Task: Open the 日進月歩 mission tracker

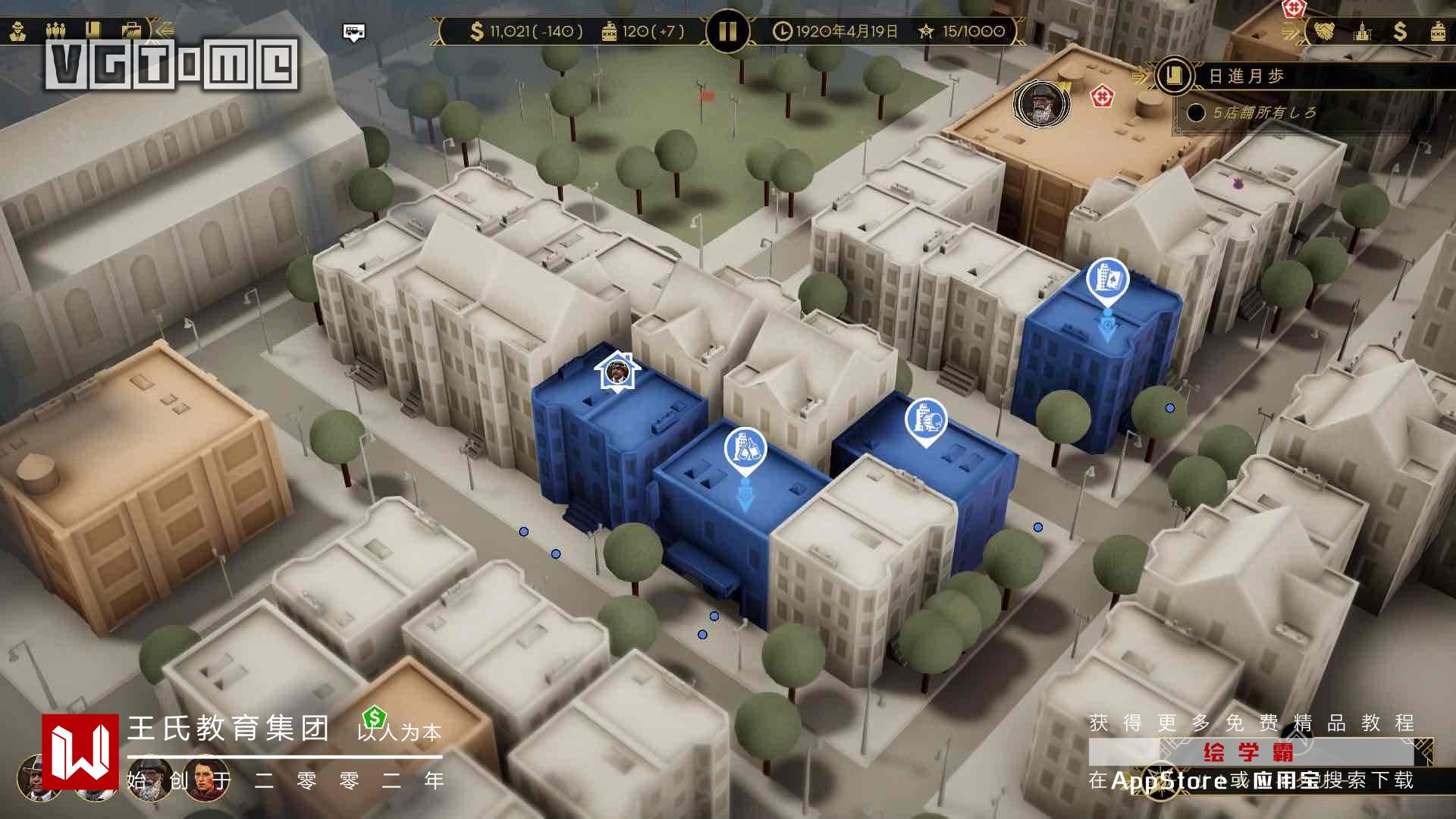Action: [x=1246, y=76]
